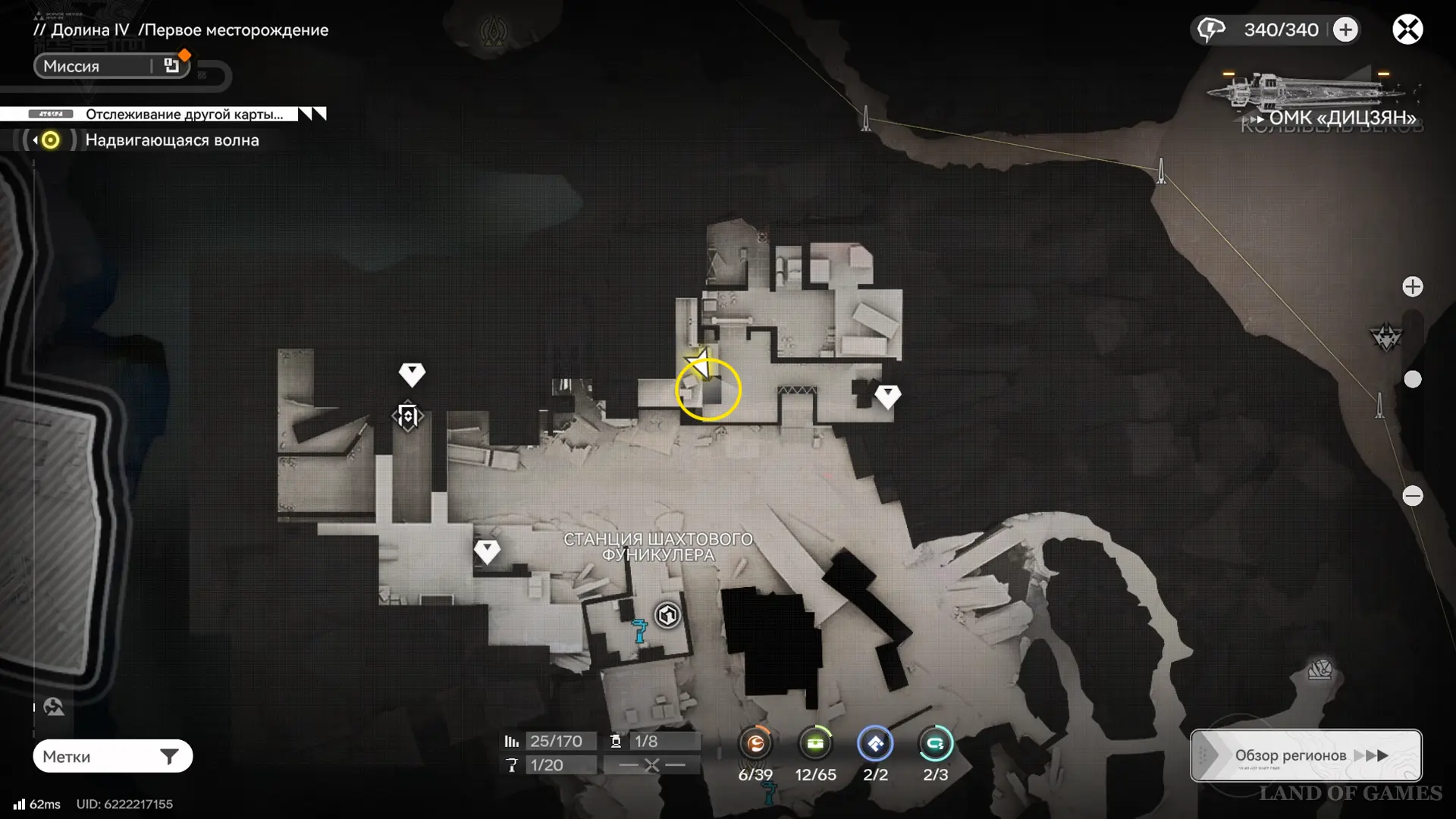Open Обзор регионов region overview

[1306, 755]
